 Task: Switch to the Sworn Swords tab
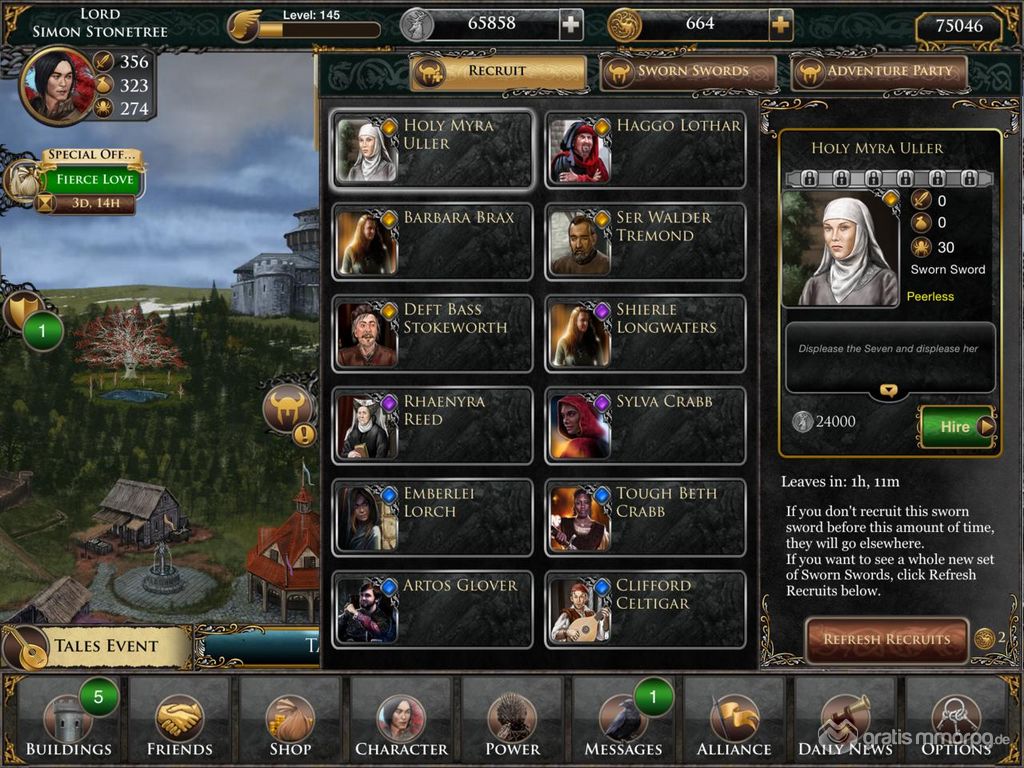tap(688, 71)
